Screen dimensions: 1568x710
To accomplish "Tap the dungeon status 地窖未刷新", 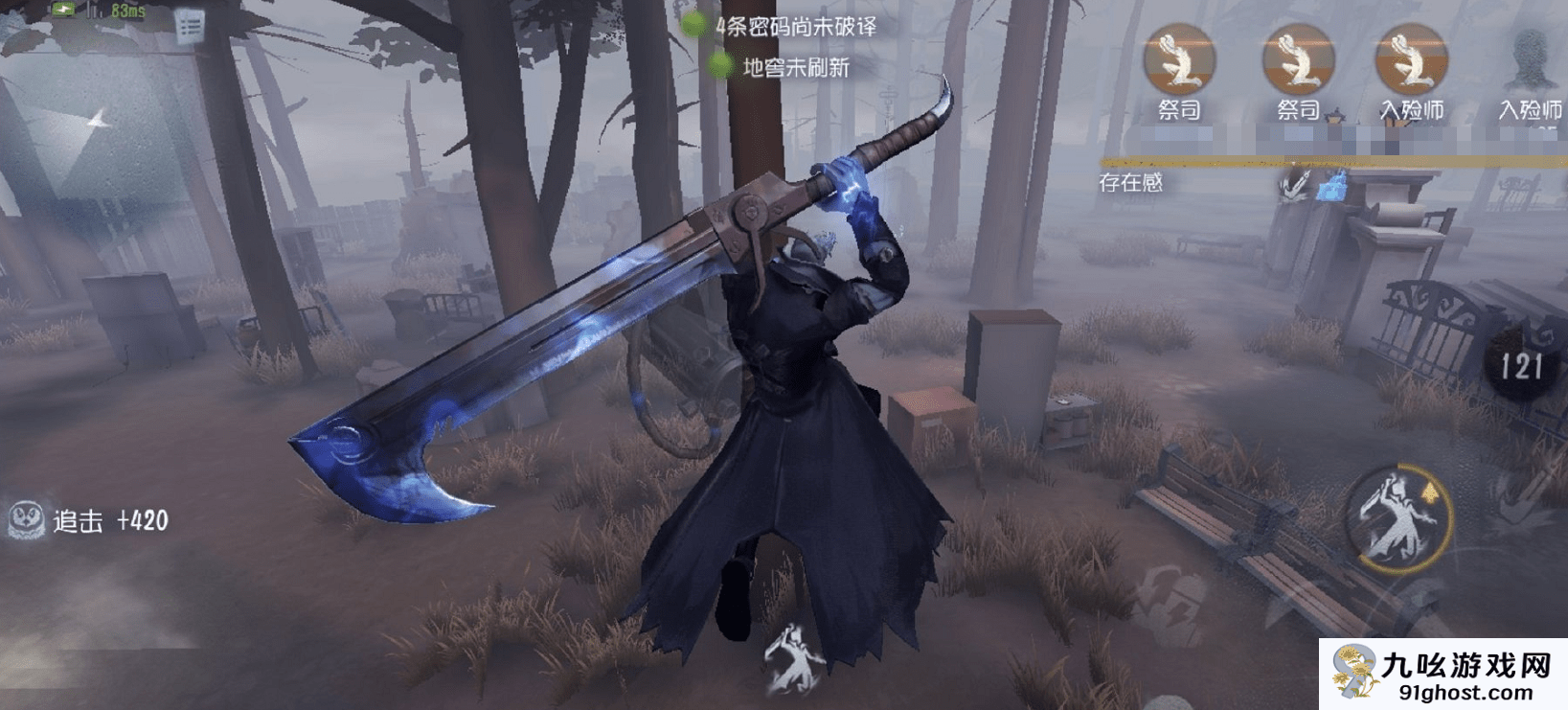I will [x=795, y=67].
